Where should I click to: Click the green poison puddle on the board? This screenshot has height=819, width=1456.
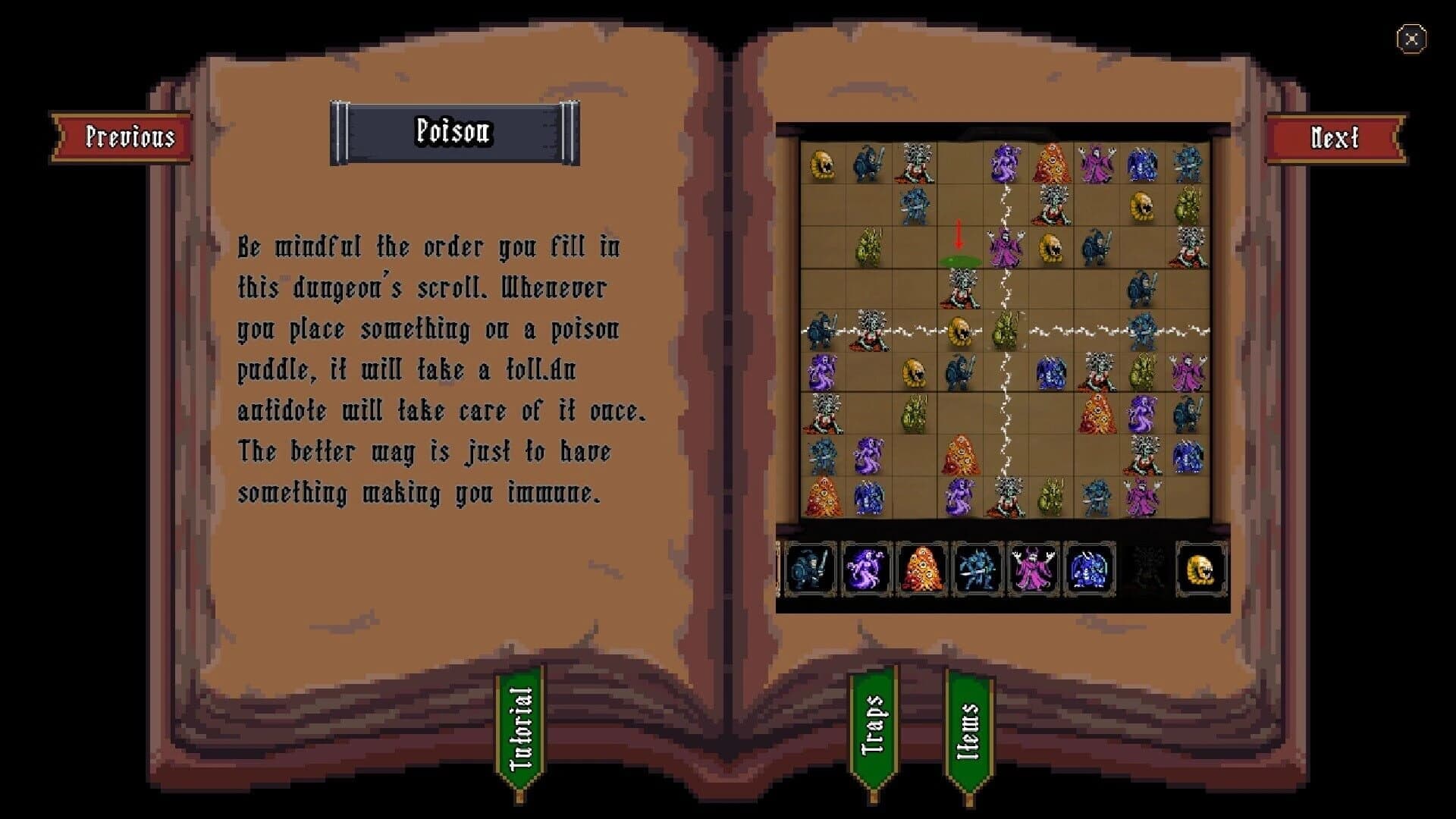click(x=959, y=260)
